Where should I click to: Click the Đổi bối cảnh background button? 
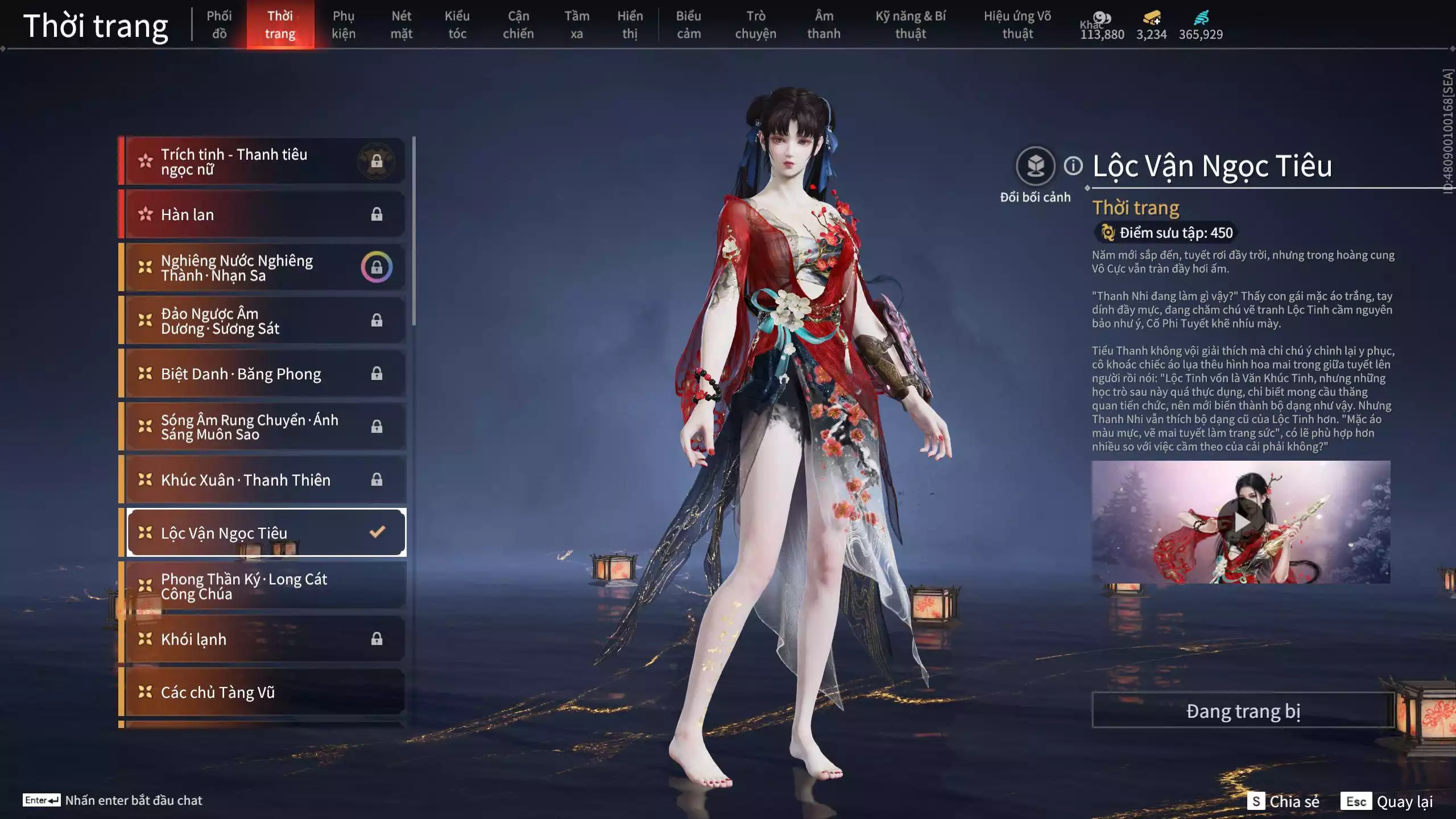pos(1035,167)
